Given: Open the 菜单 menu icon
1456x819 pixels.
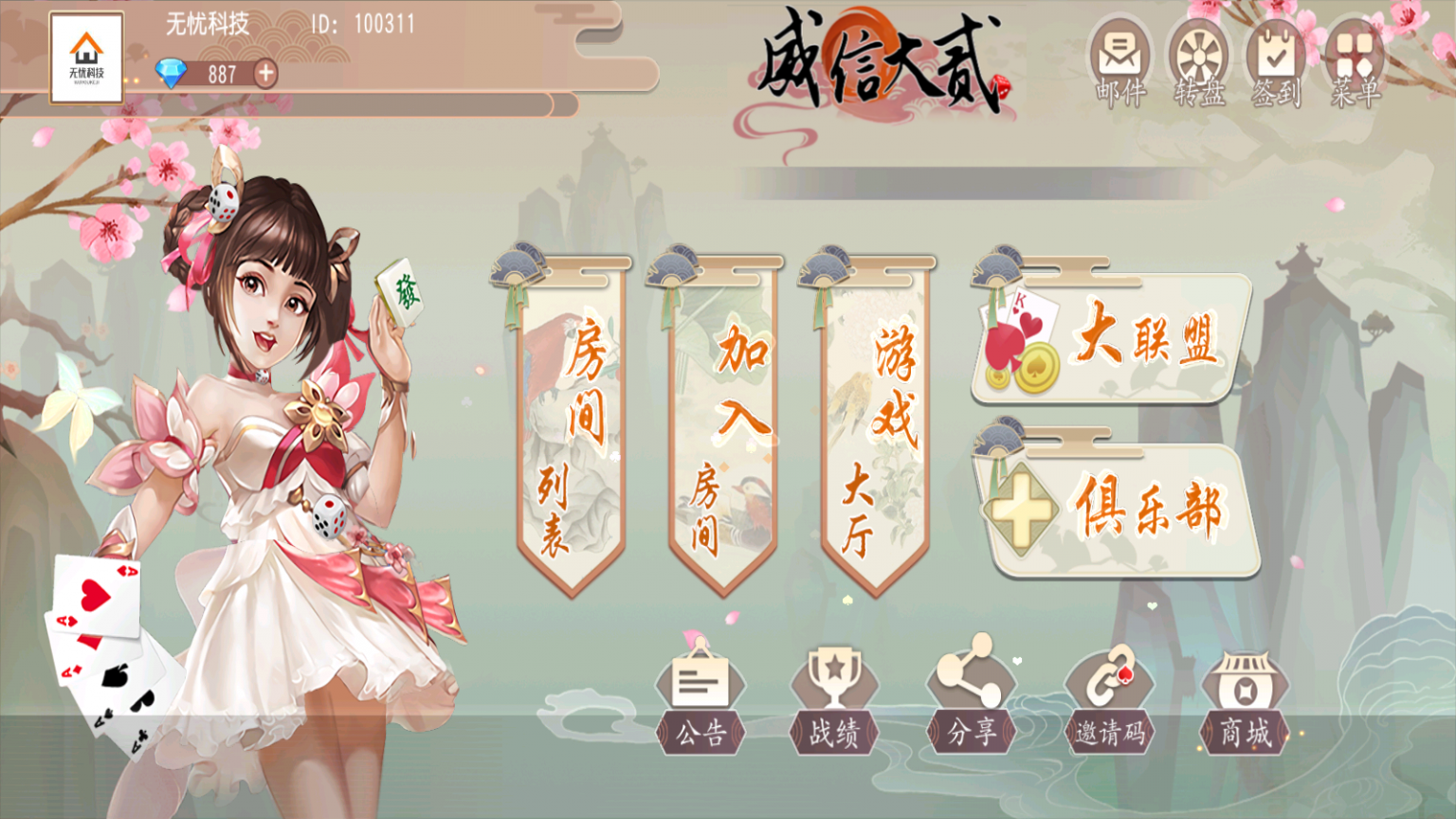Looking at the screenshot, I should click(1354, 57).
